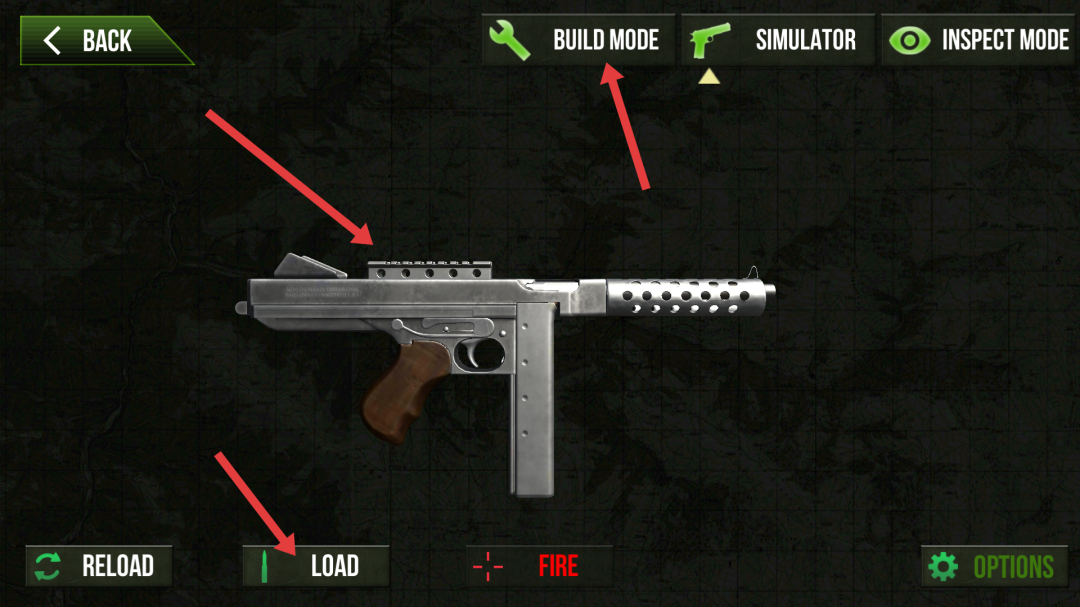Click the Load button

(316, 566)
